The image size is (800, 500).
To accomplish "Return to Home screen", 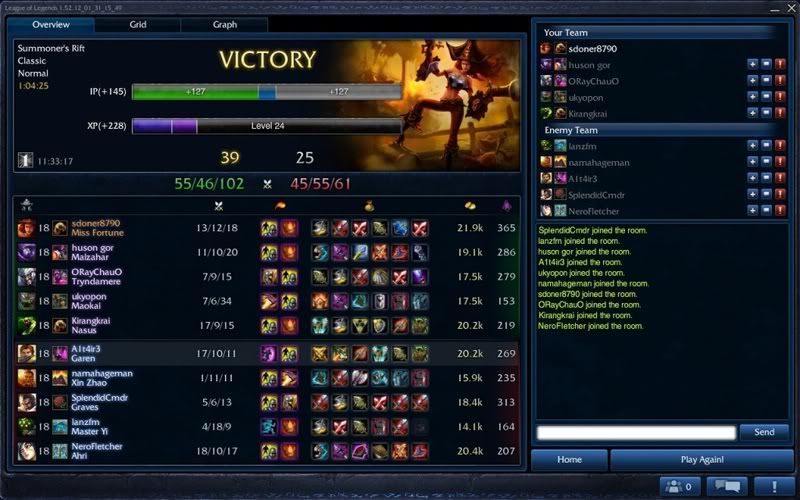I will point(569,460).
